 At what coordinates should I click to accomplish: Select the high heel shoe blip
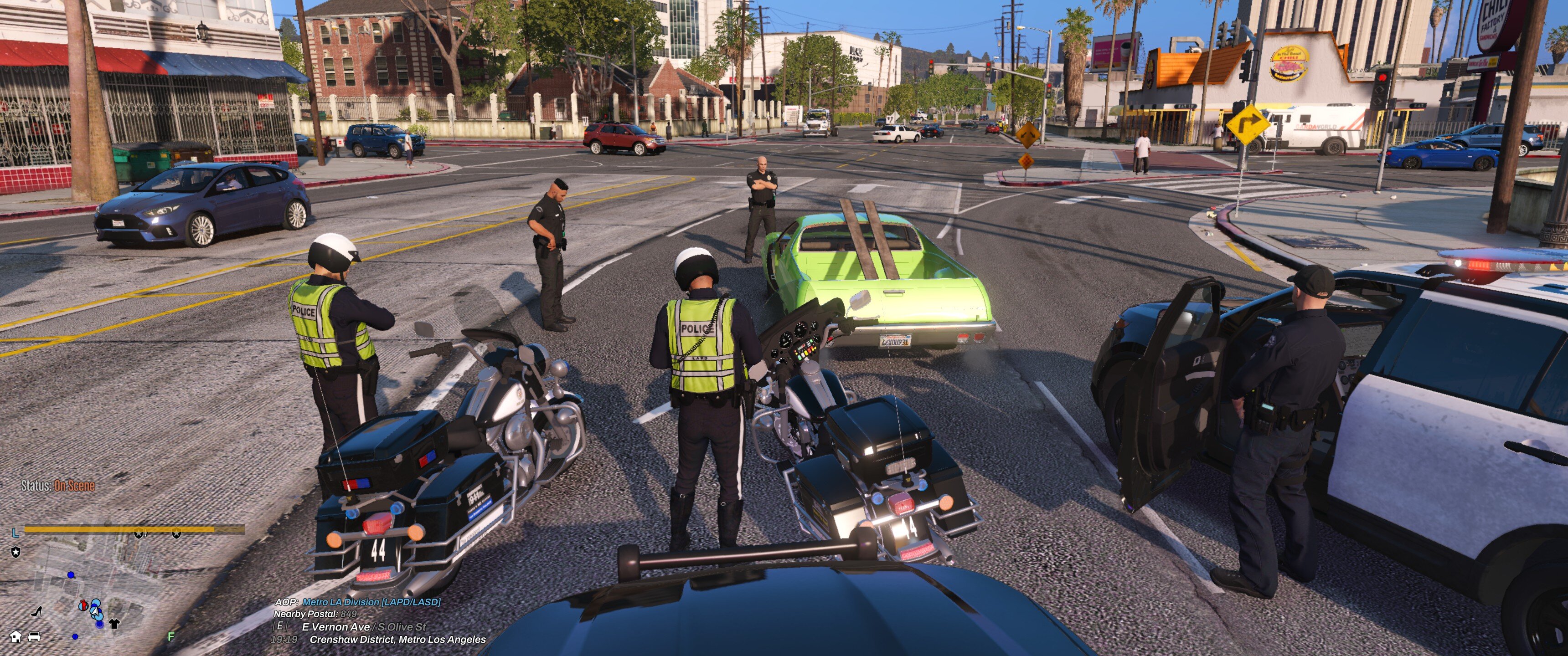(x=37, y=610)
